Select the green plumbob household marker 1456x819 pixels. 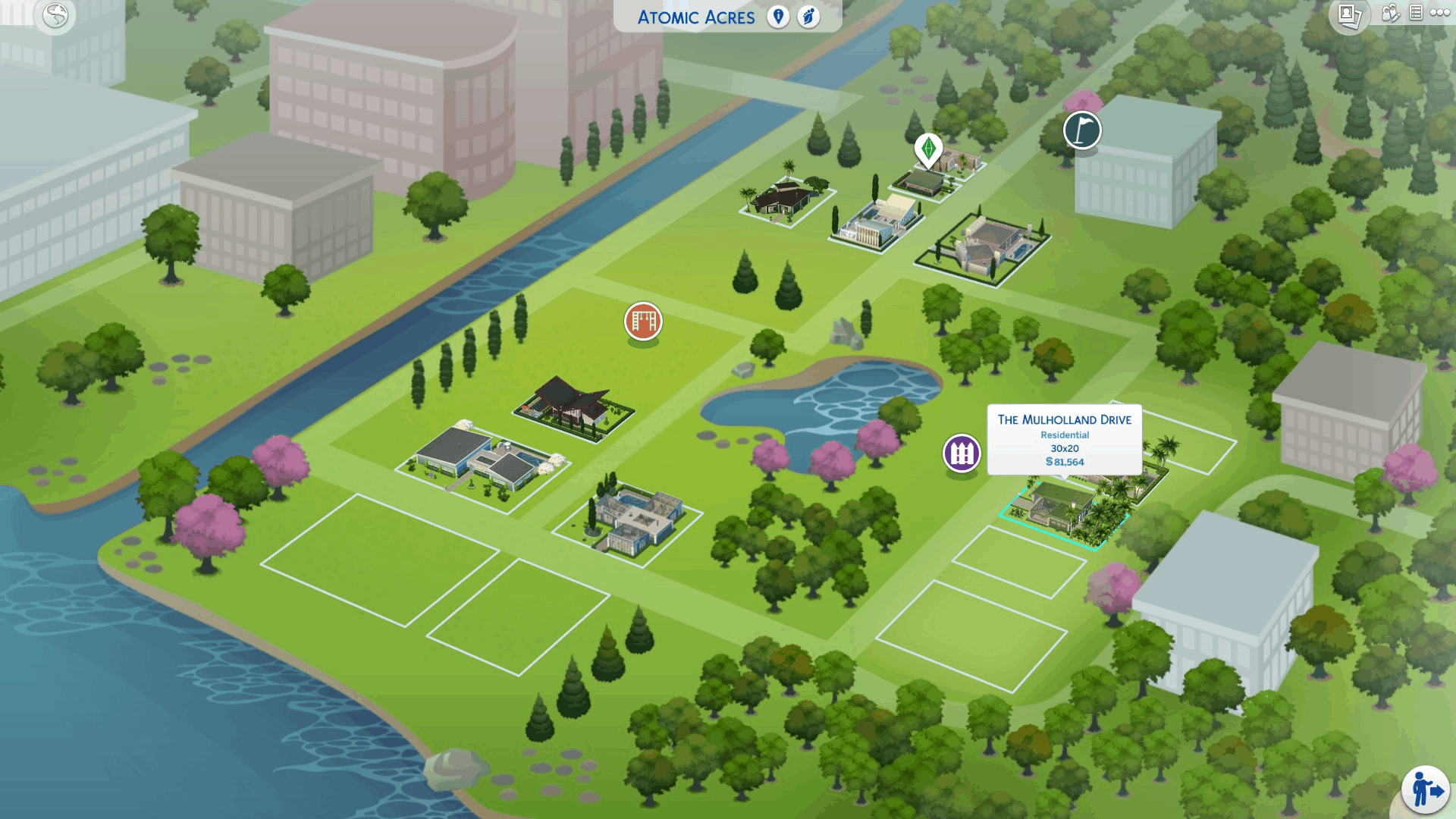click(928, 148)
